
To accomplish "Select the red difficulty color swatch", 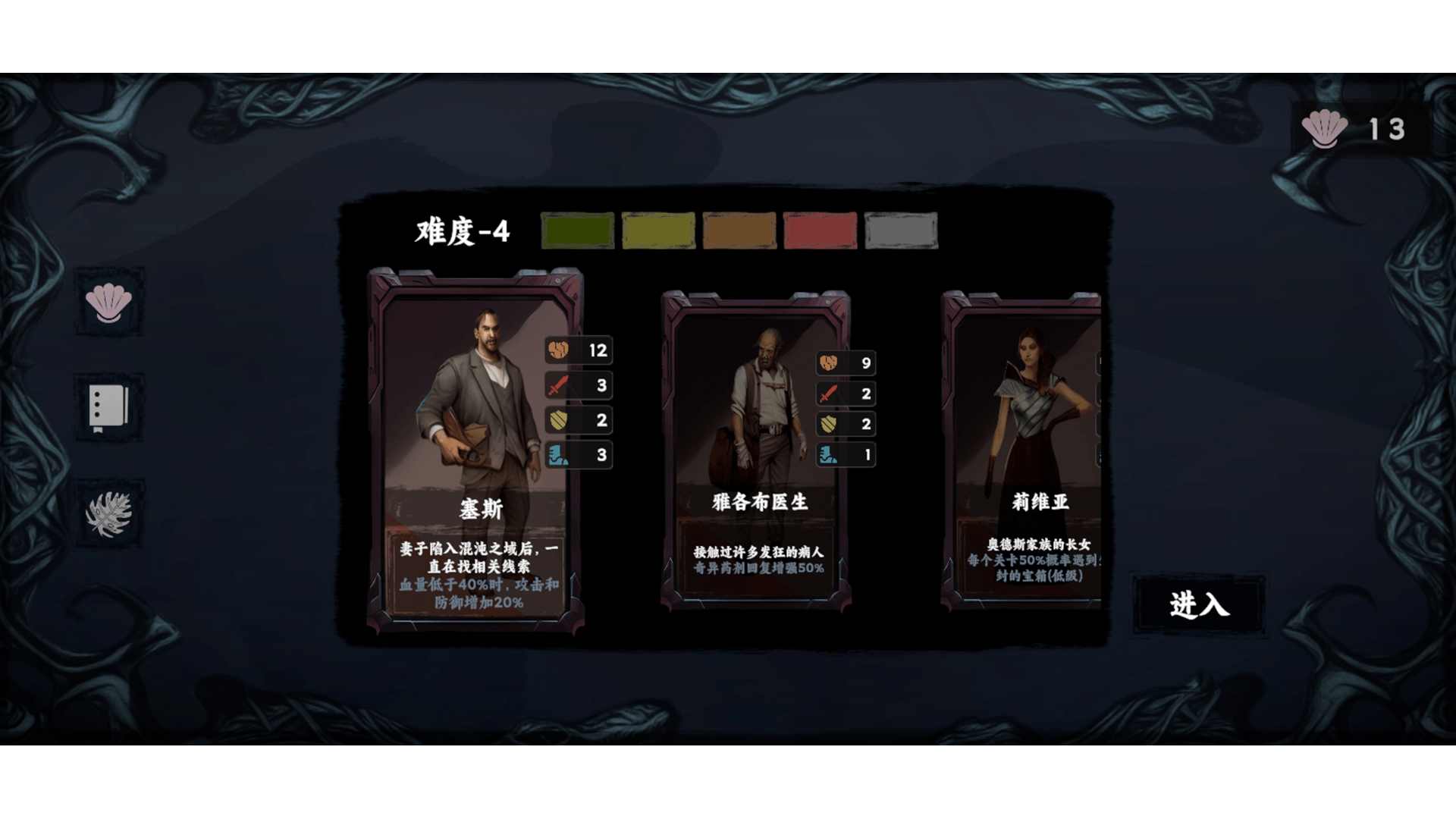I will (819, 231).
